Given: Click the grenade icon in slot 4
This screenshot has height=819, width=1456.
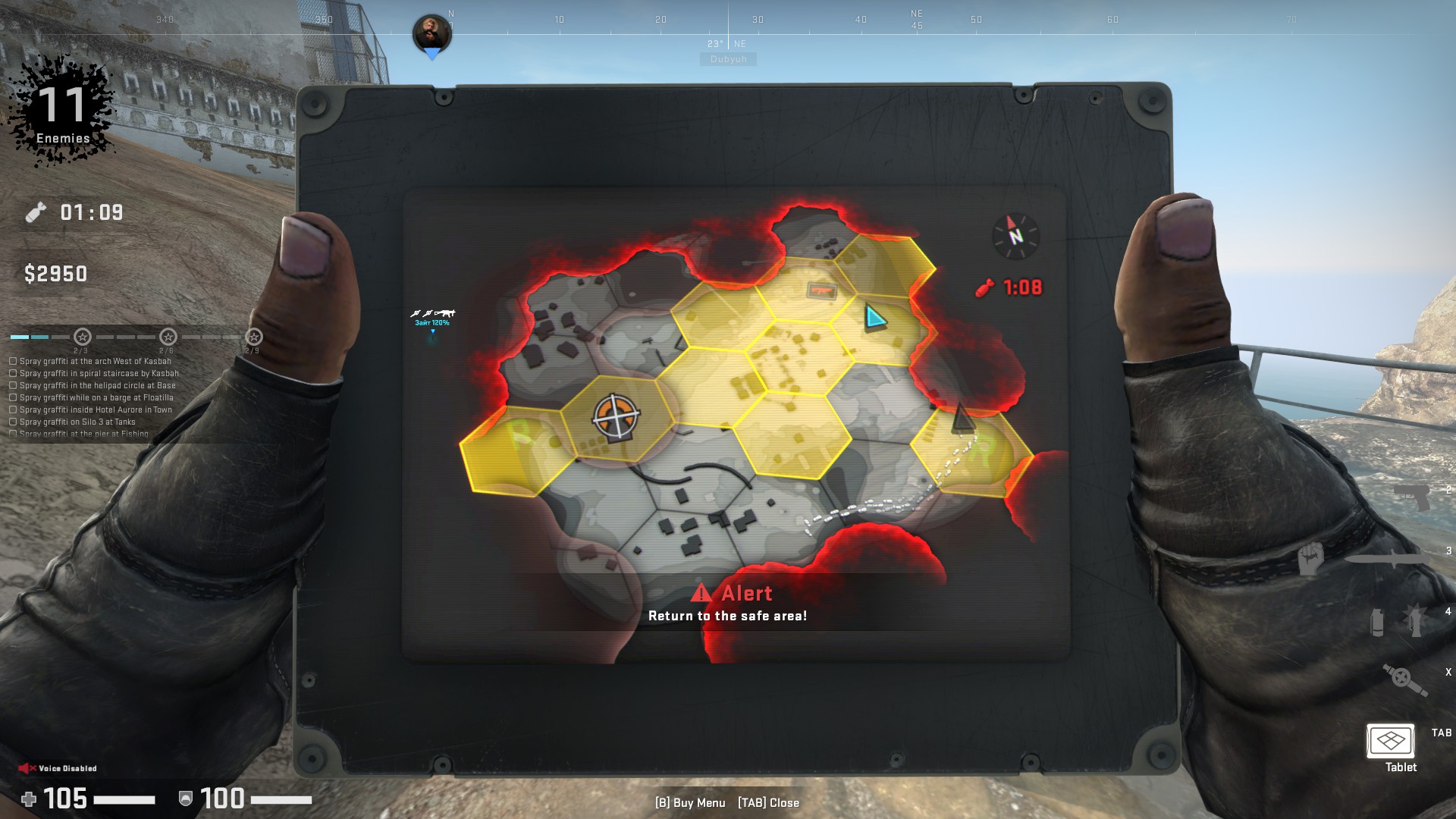Looking at the screenshot, I should pos(1377,623).
